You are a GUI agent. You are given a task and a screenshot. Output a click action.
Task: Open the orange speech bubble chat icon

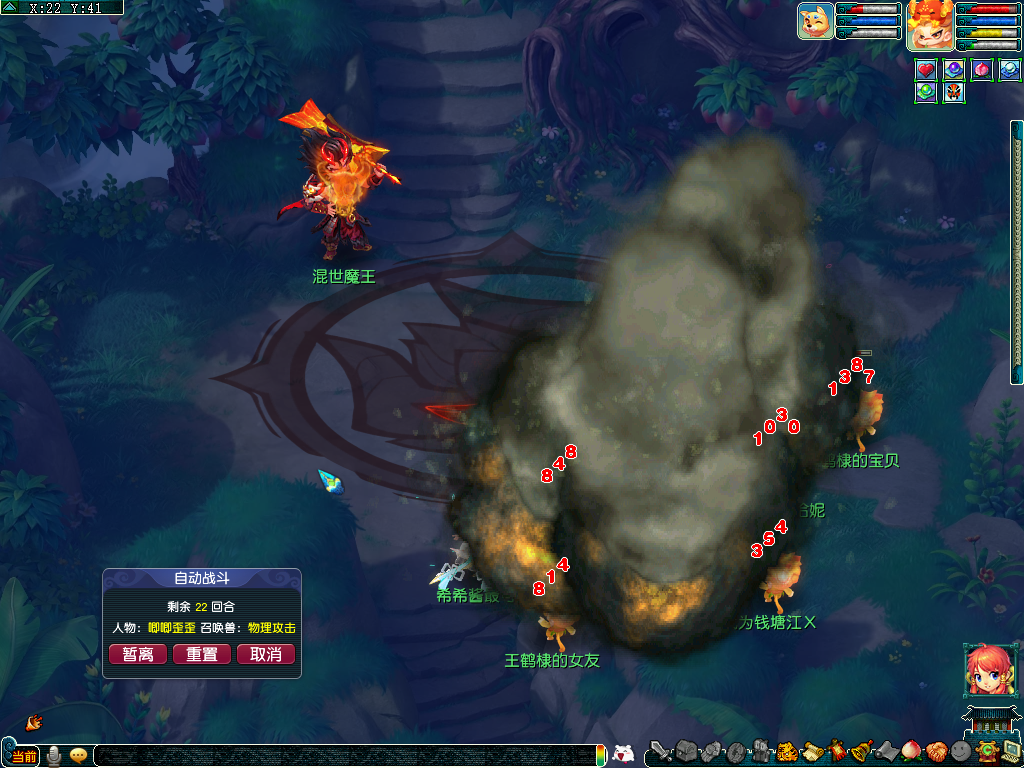click(x=78, y=756)
